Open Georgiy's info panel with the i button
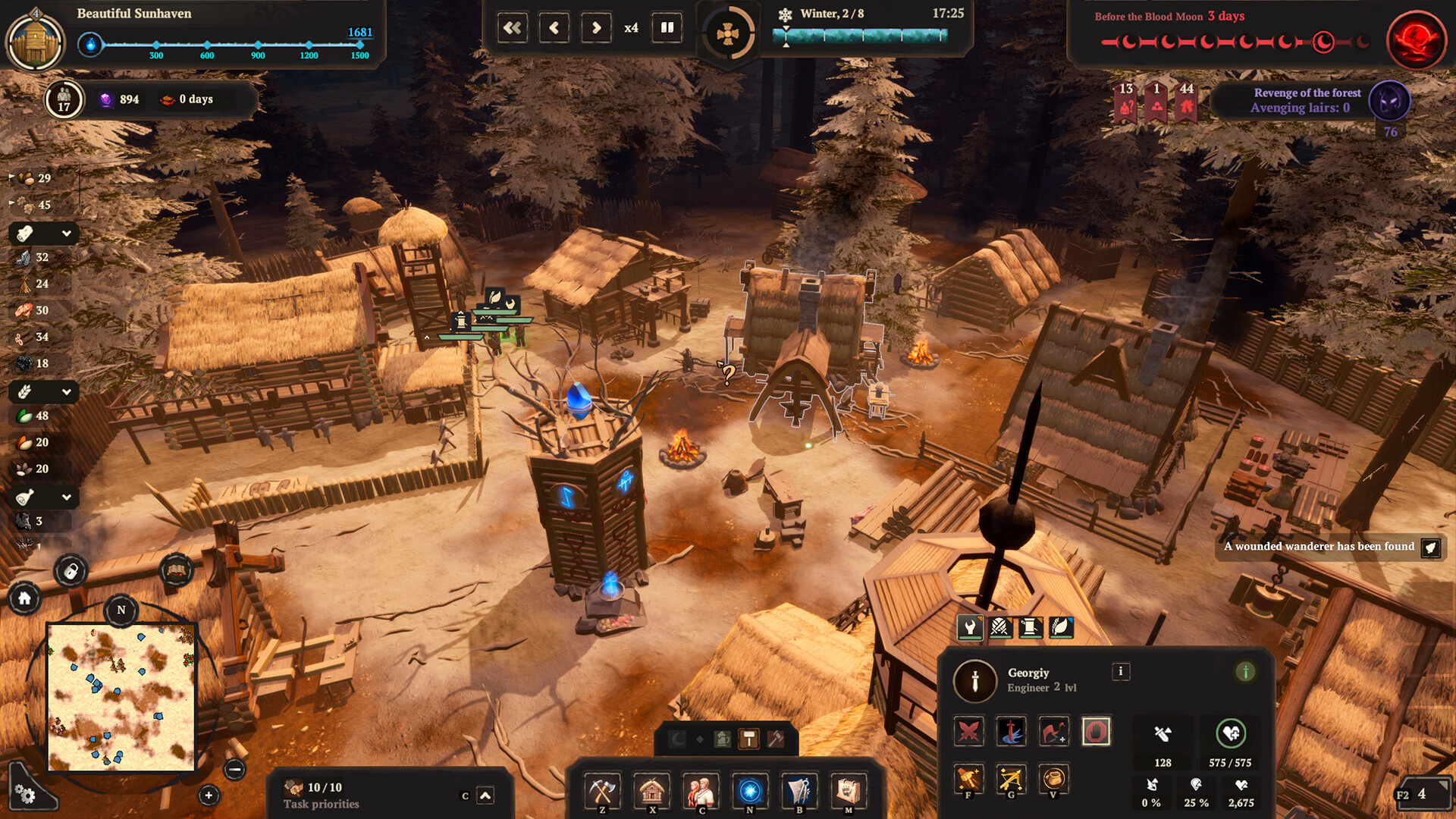 coord(1120,671)
